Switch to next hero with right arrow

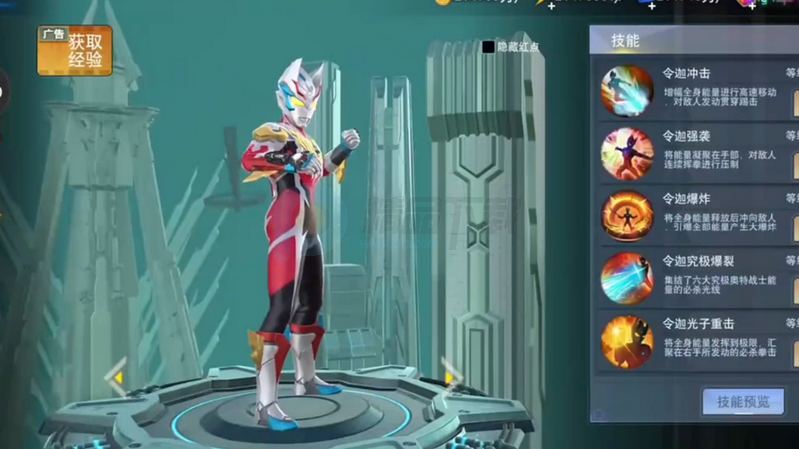pyautogui.click(x=451, y=378)
